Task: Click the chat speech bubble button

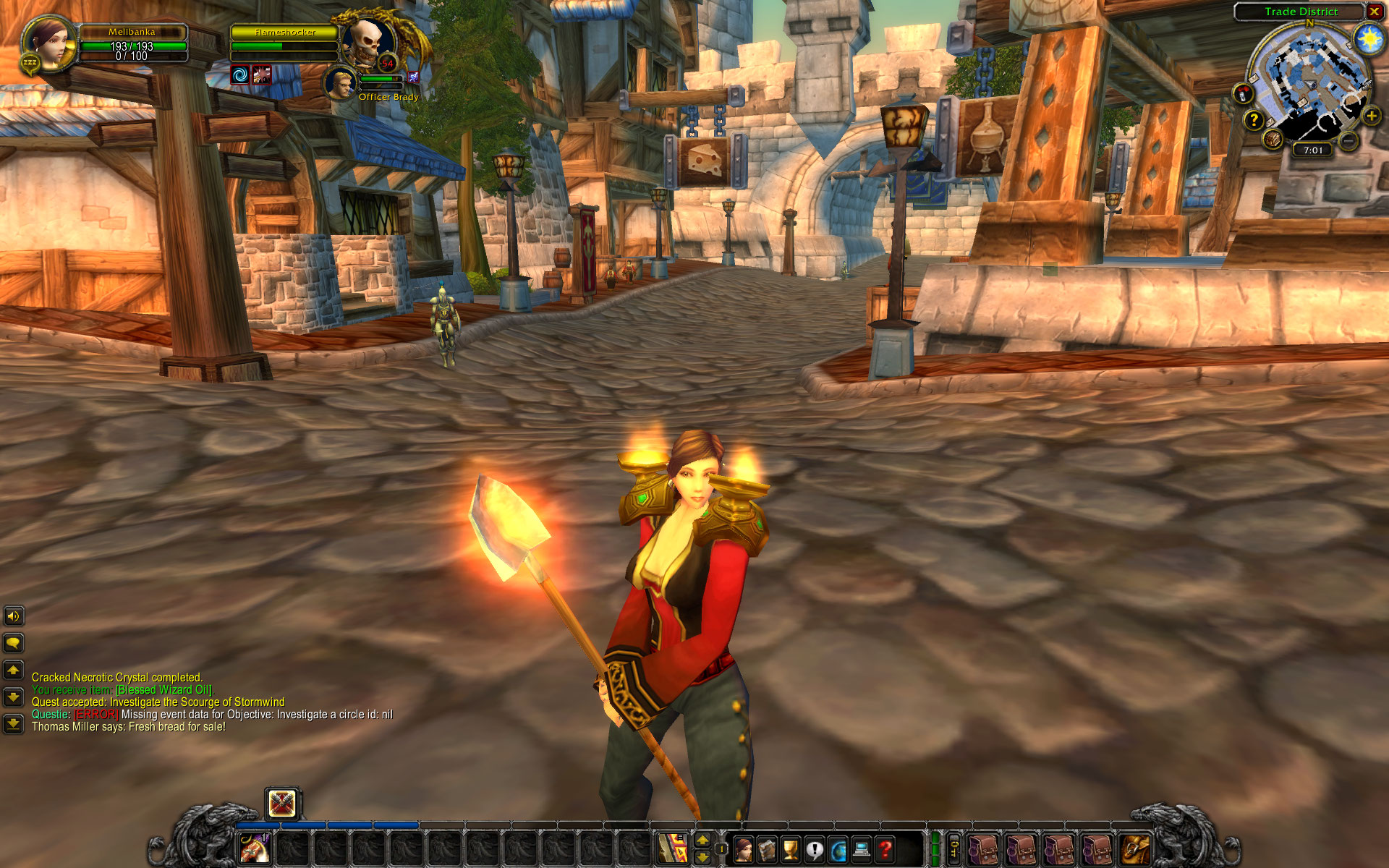Action: [x=13, y=643]
